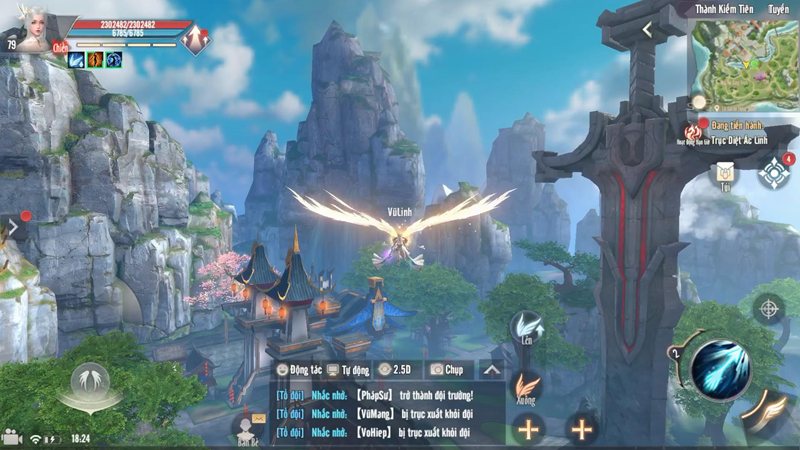Fly upward with the Lên wing button

527,328
